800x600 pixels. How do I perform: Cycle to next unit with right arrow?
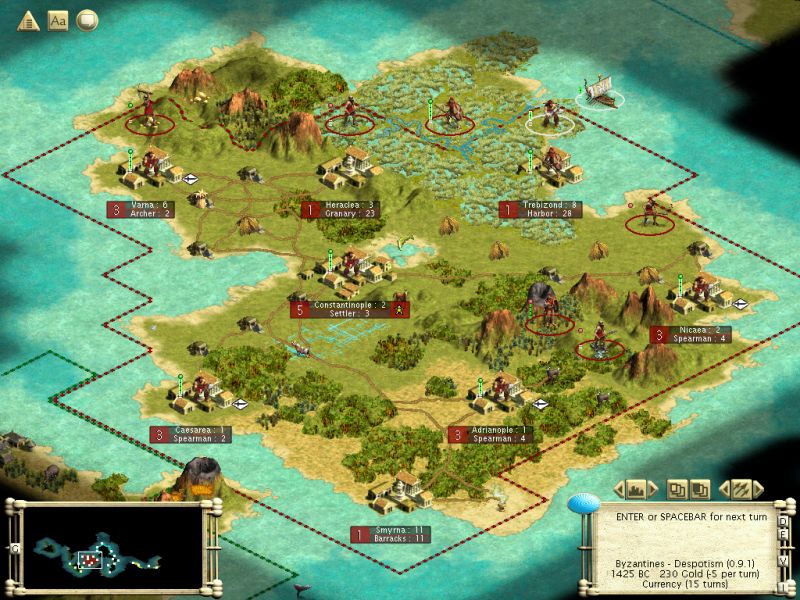[760, 489]
